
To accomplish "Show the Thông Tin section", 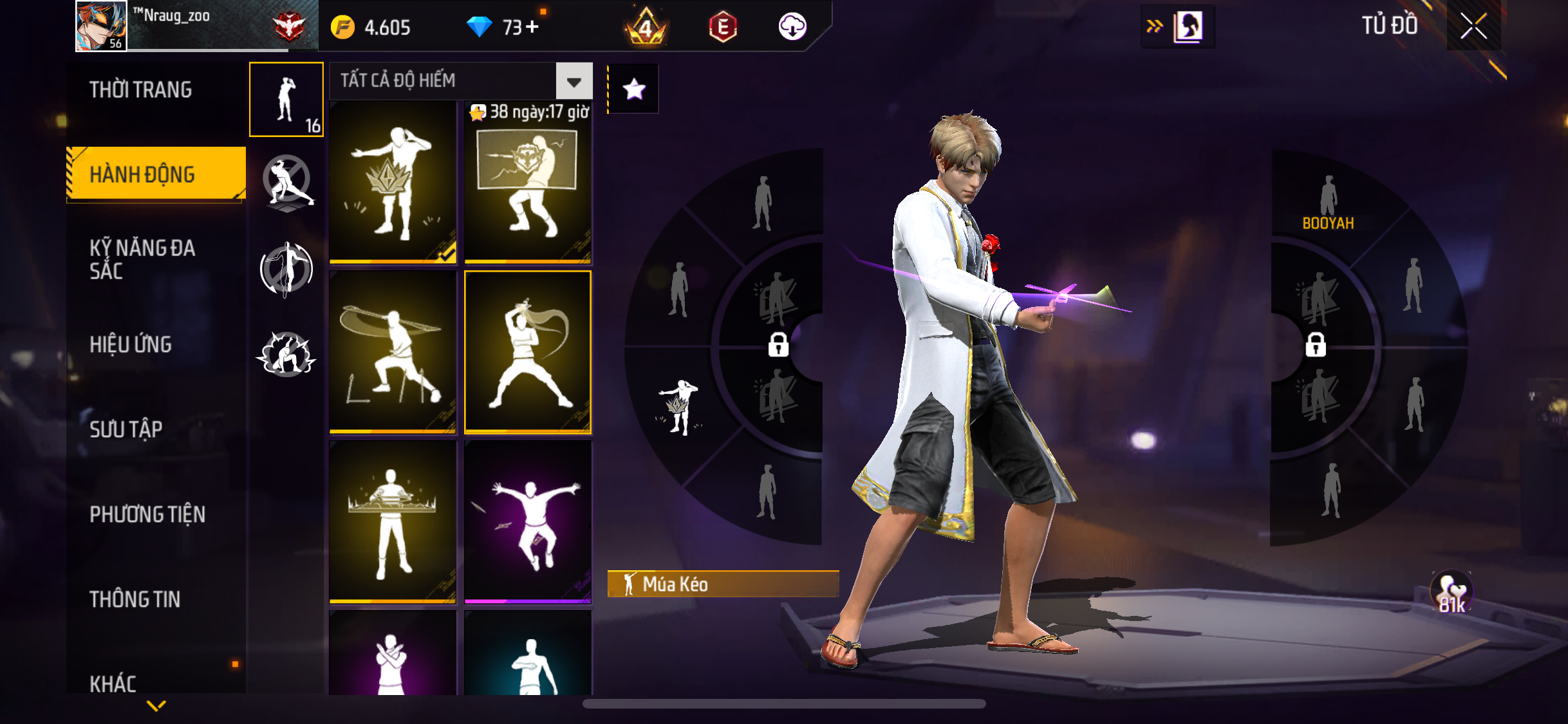I will coord(135,599).
